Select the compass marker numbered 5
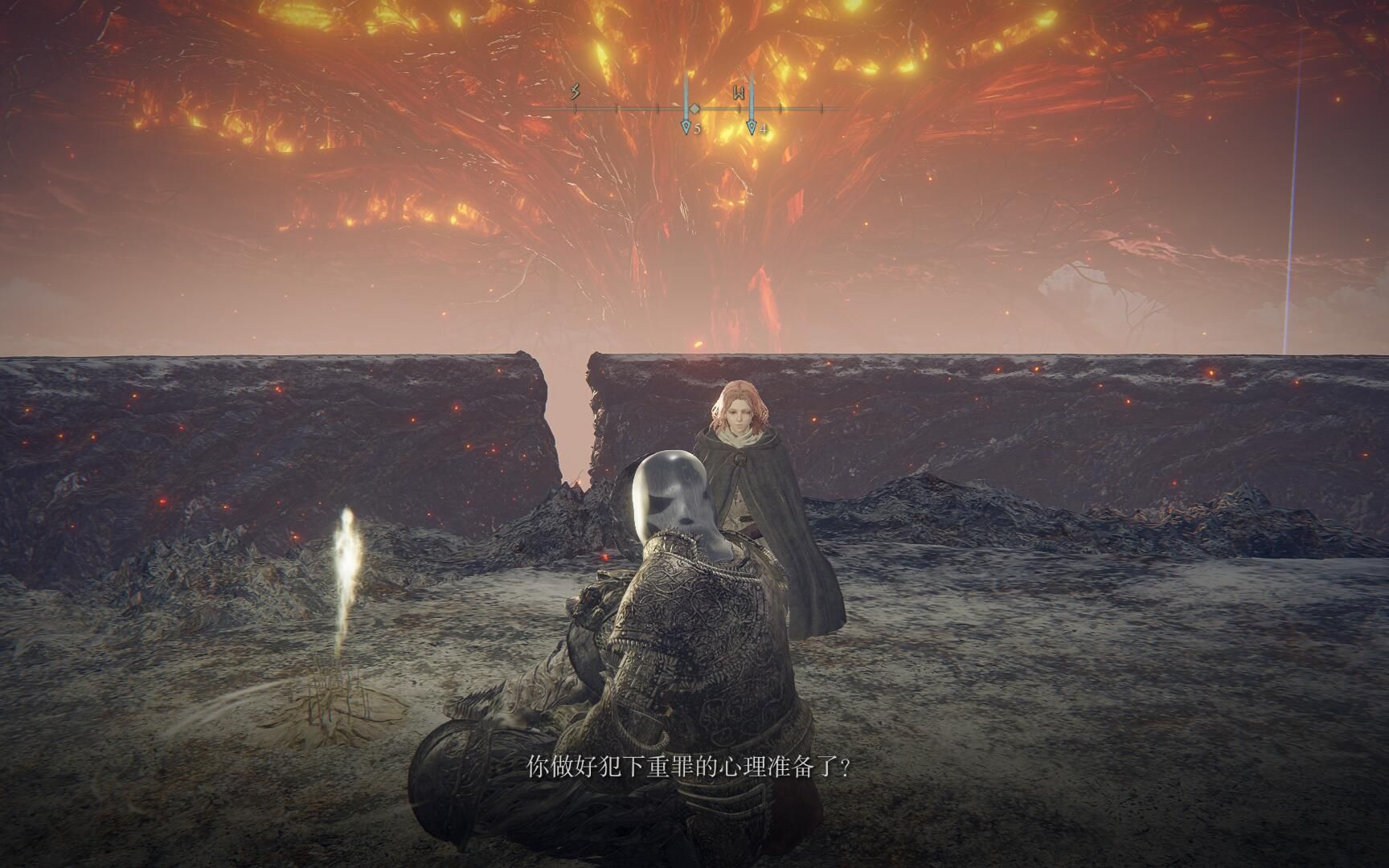Screen dimensions: 1389x868 pyautogui.click(x=686, y=126)
